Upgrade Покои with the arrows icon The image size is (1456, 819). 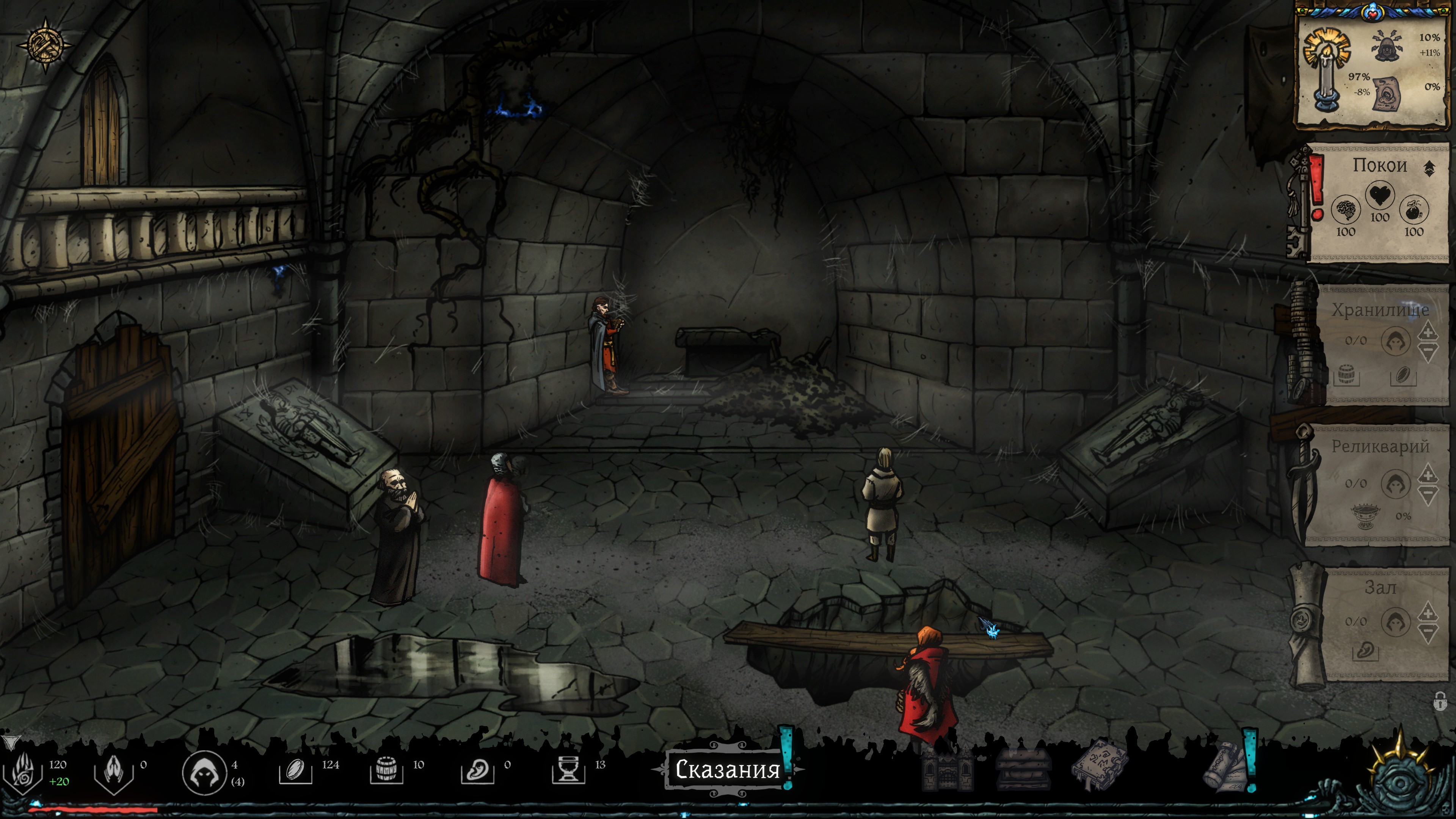tap(1429, 168)
